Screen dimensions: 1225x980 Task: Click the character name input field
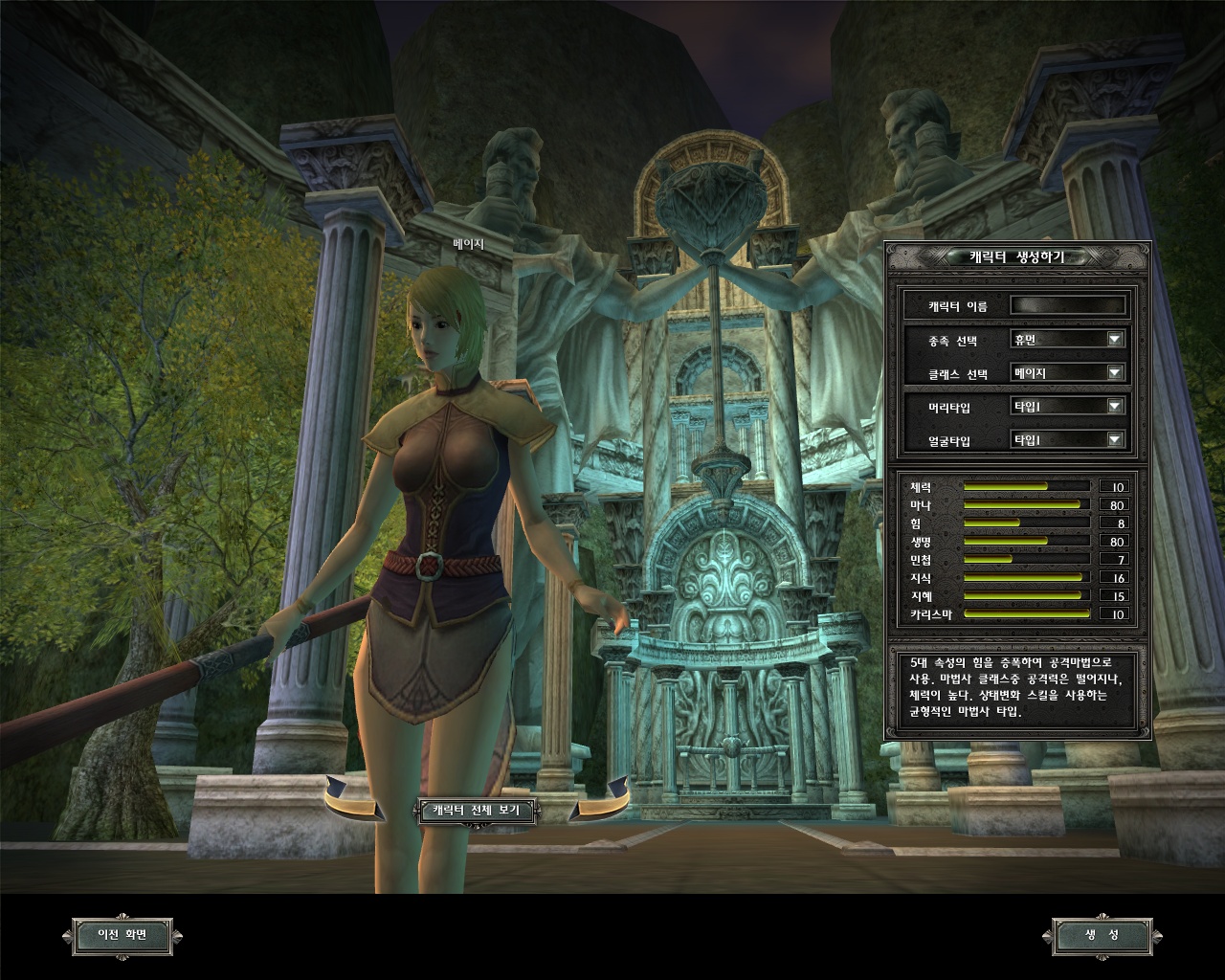click(x=1067, y=306)
